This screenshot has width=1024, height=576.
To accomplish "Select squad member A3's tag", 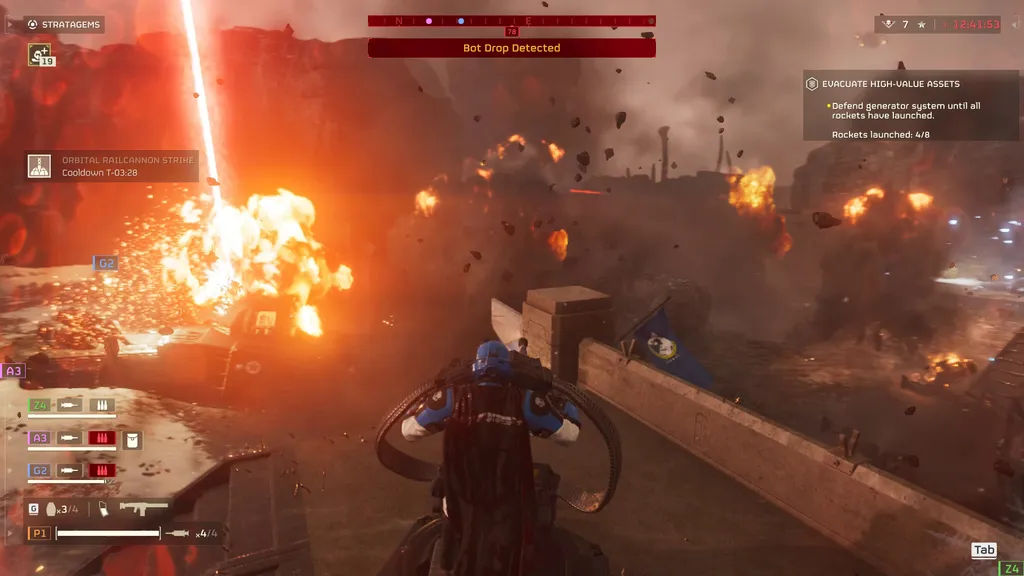I will 40,438.
